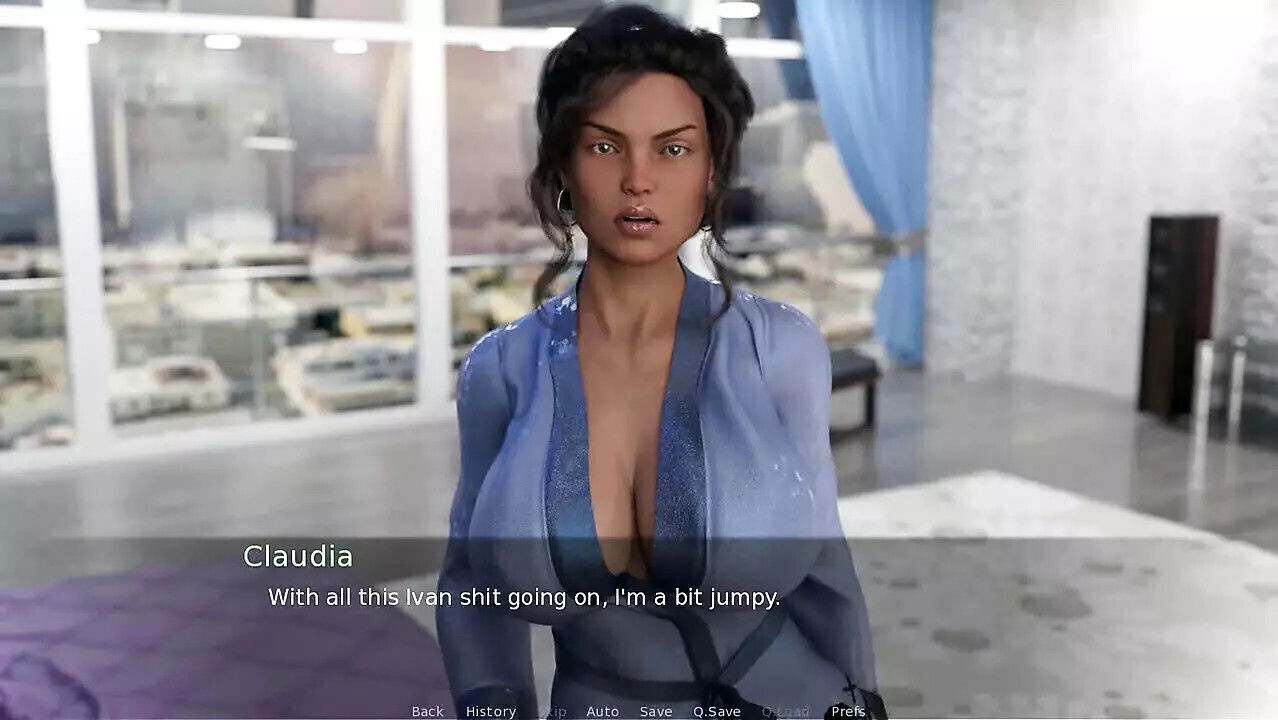Click Claudia's dialogue line to continue
Screen dimensions: 1278x720
[x=523, y=597]
